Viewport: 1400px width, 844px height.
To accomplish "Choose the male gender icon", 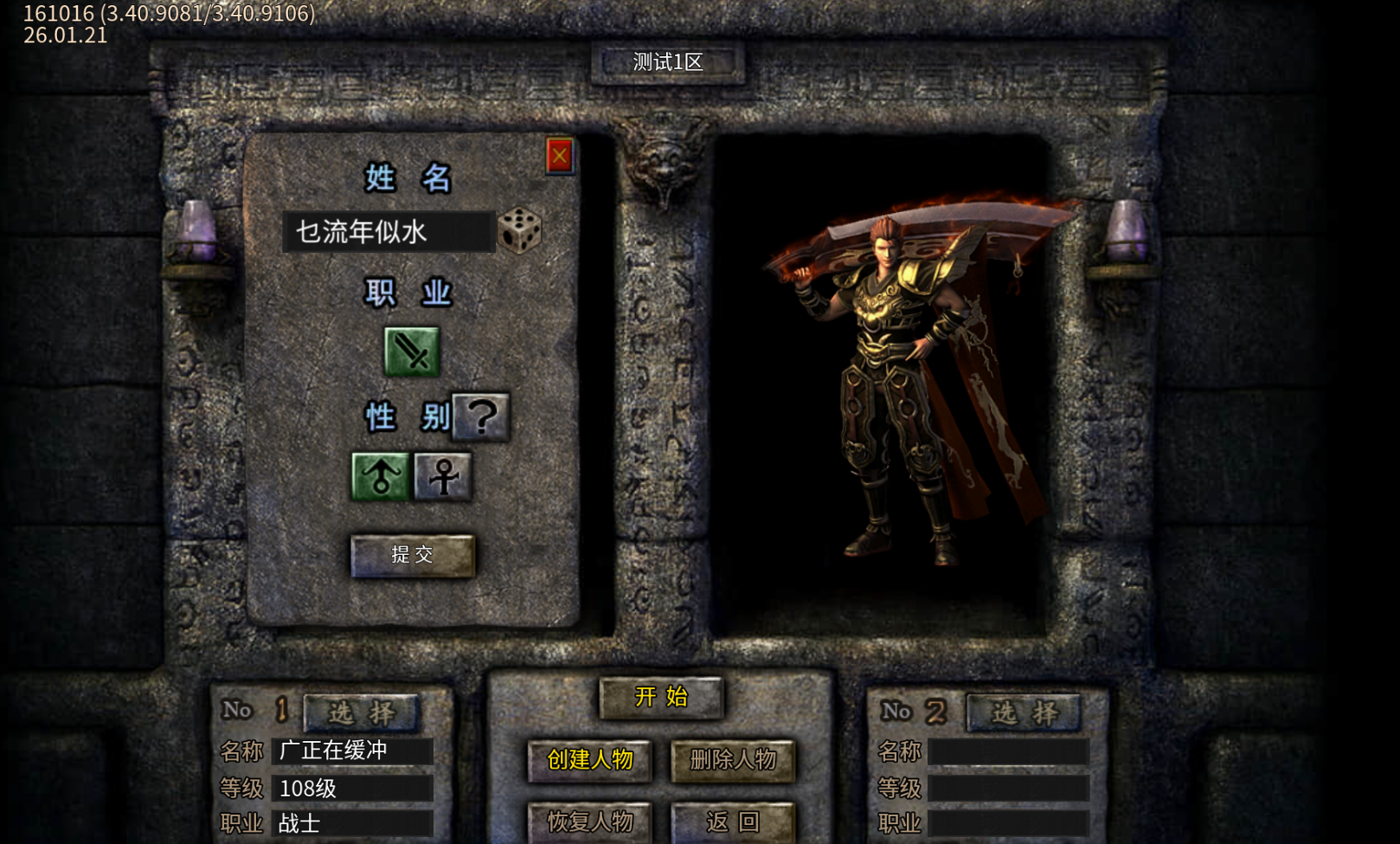I will click(x=380, y=476).
